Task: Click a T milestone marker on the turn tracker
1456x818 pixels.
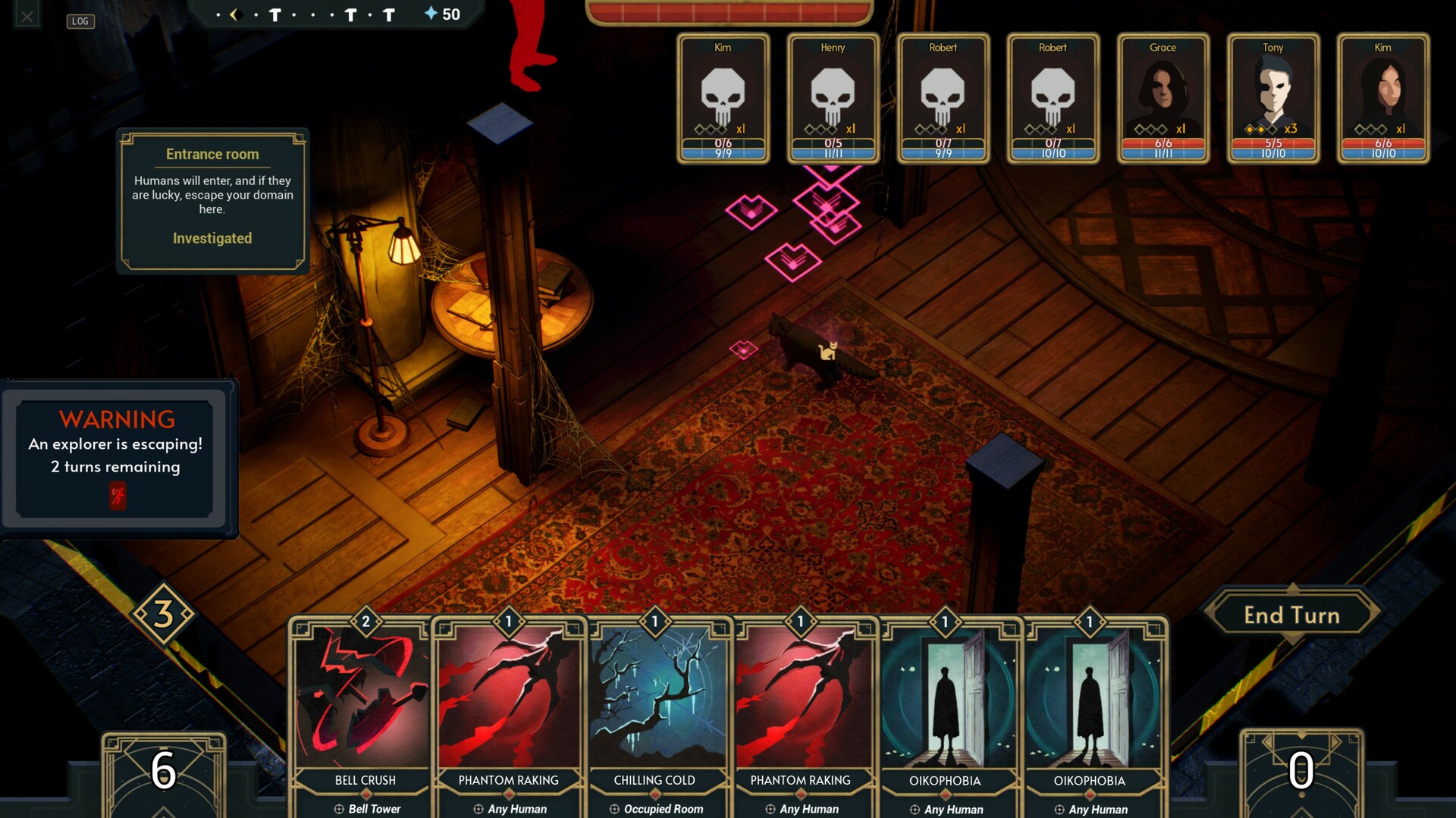Action: click(275, 14)
